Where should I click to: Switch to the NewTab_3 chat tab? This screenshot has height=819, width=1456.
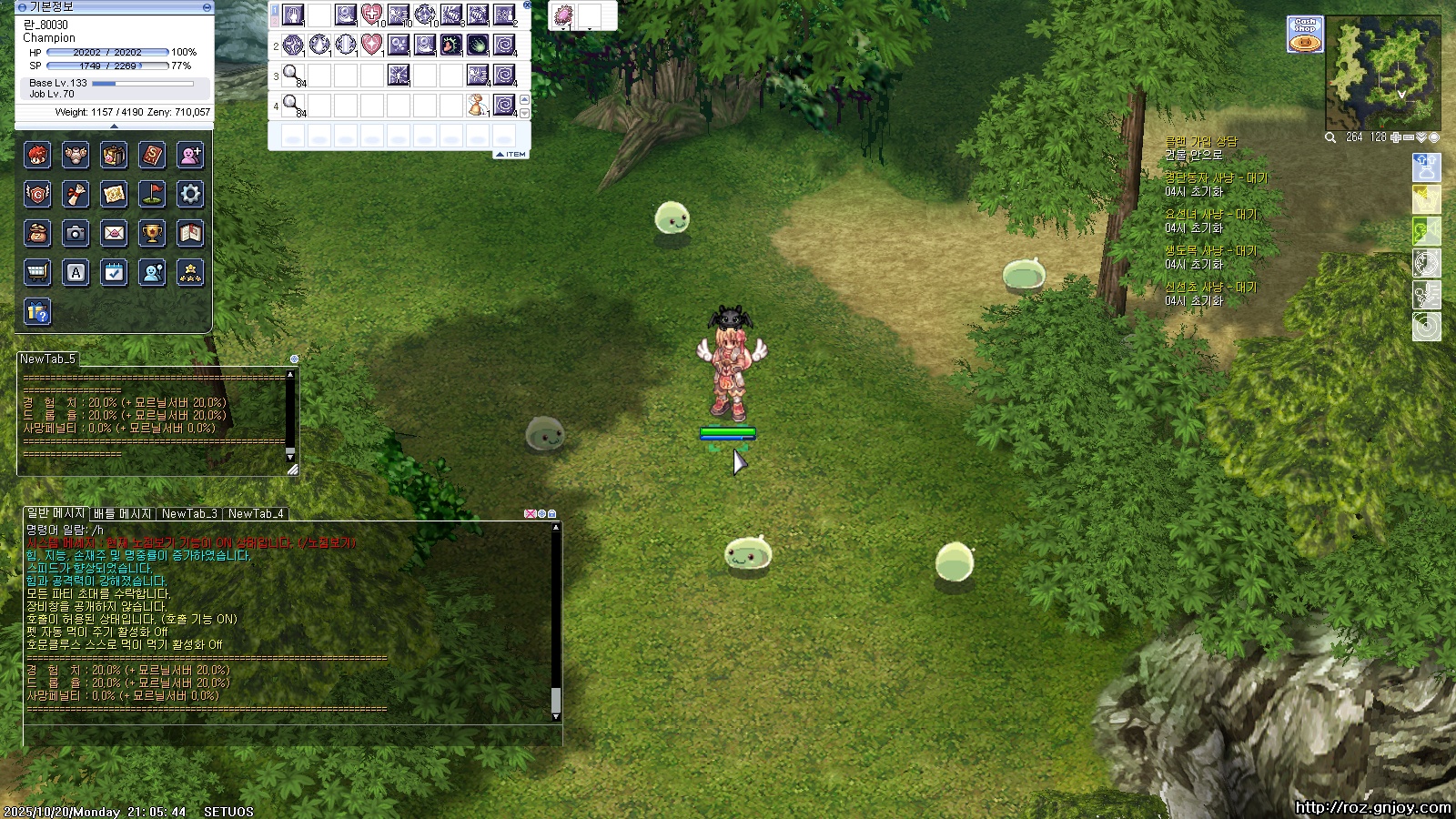[189, 513]
